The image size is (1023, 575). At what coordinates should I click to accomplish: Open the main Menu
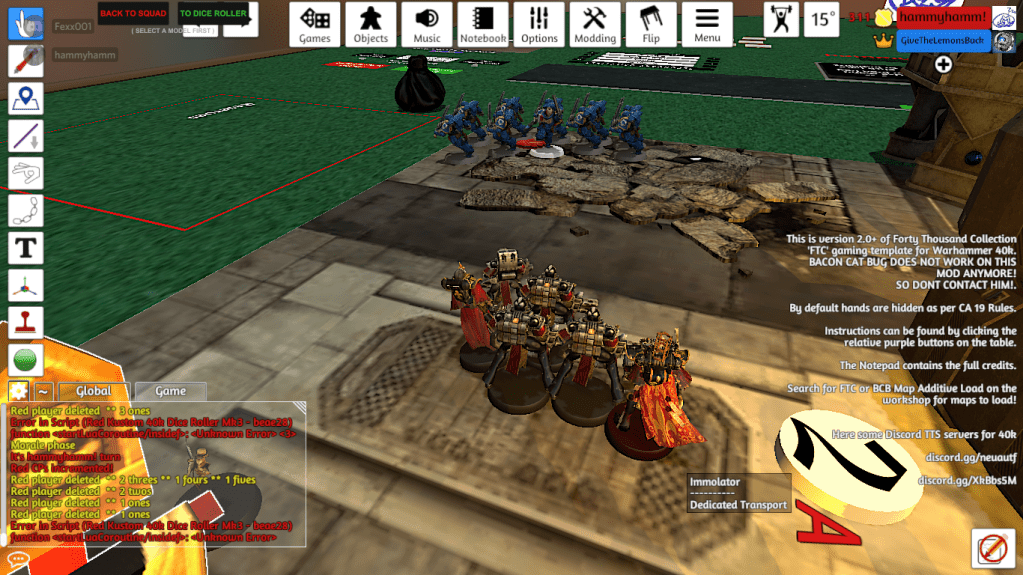pos(707,24)
